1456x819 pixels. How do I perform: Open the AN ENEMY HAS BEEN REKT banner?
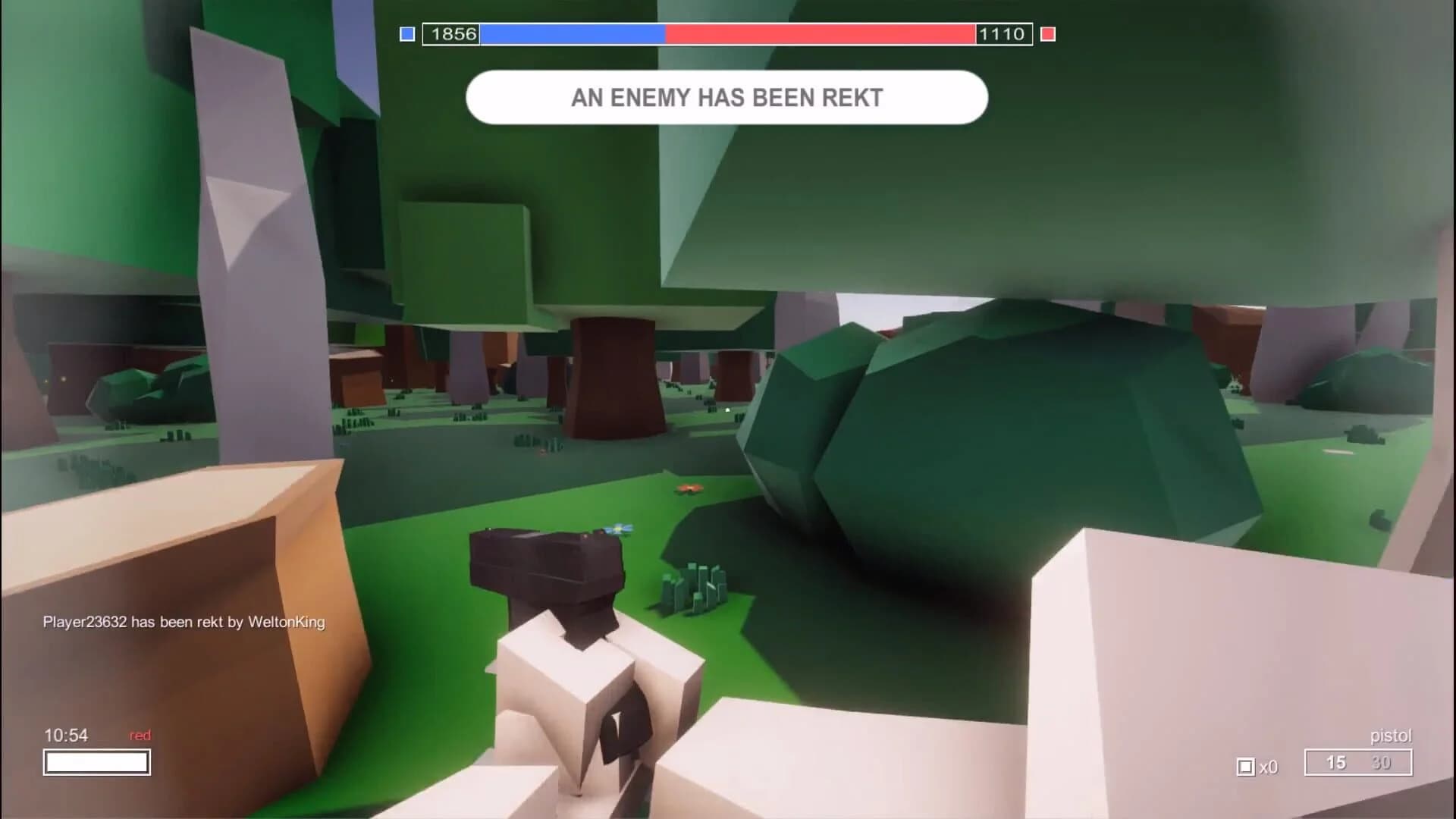(x=726, y=97)
